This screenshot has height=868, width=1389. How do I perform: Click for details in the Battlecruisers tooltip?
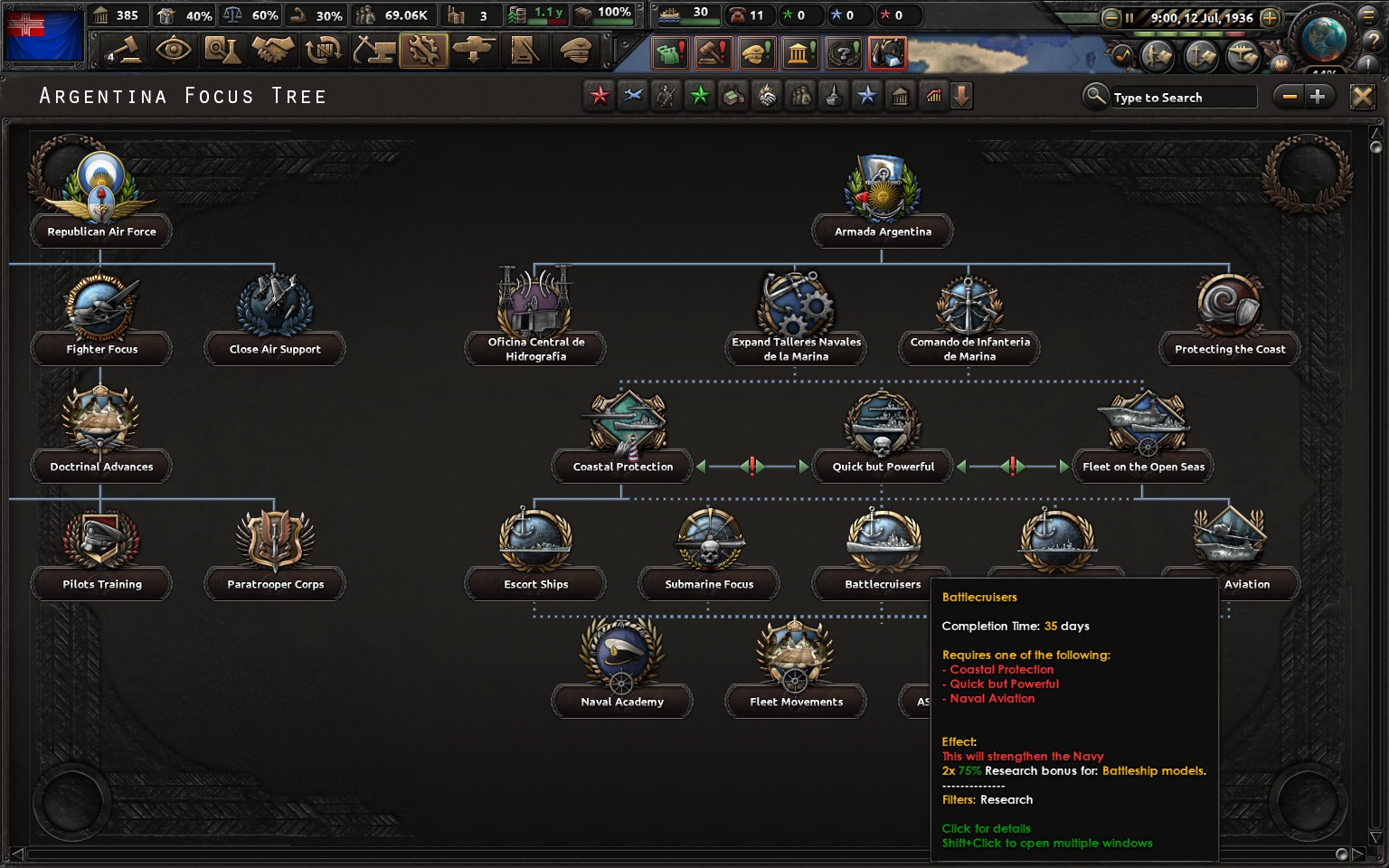coord(986,828)
